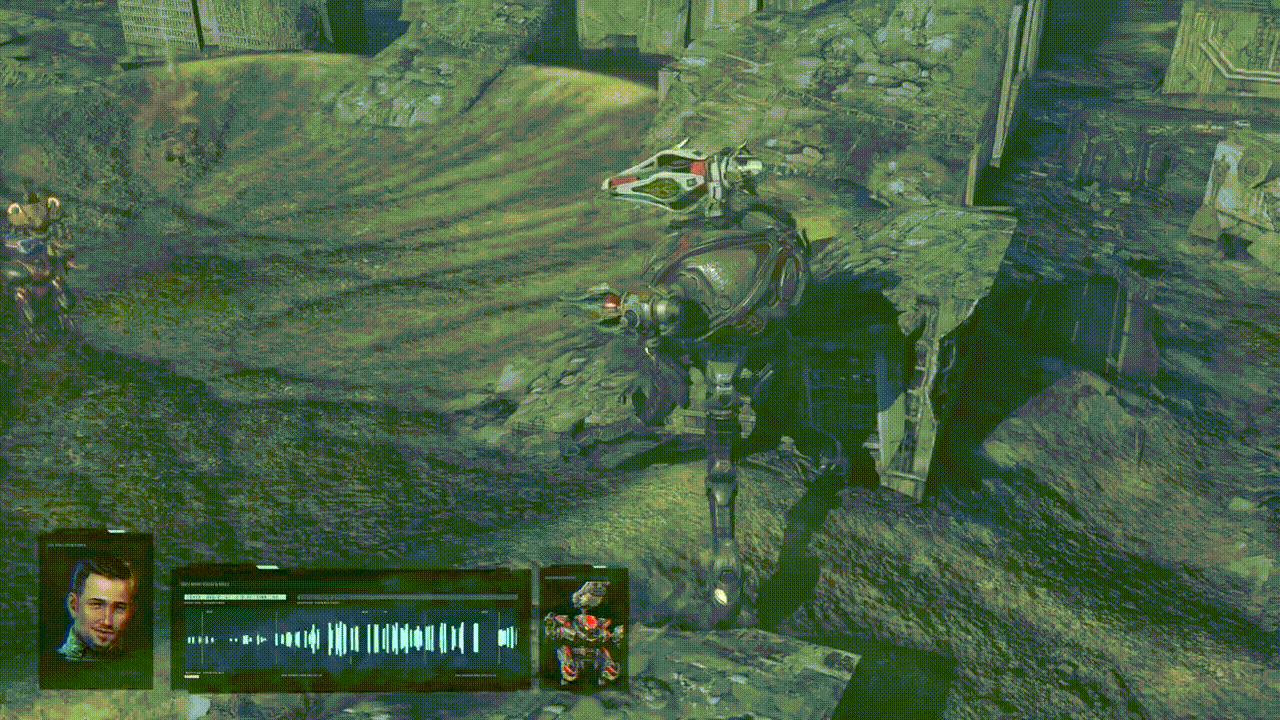This screenshot has height=720, width=1280.
Task: Click the pilot portrait panel
Action: (96, 611)
